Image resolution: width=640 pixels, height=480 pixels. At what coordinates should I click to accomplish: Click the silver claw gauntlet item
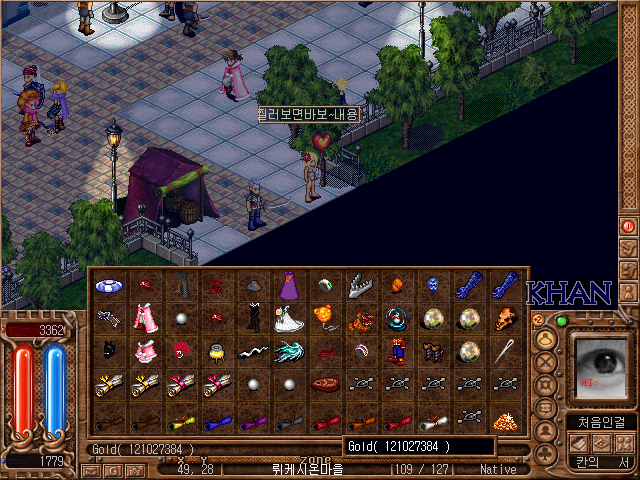pyautogui.click(x=360, y=287)
